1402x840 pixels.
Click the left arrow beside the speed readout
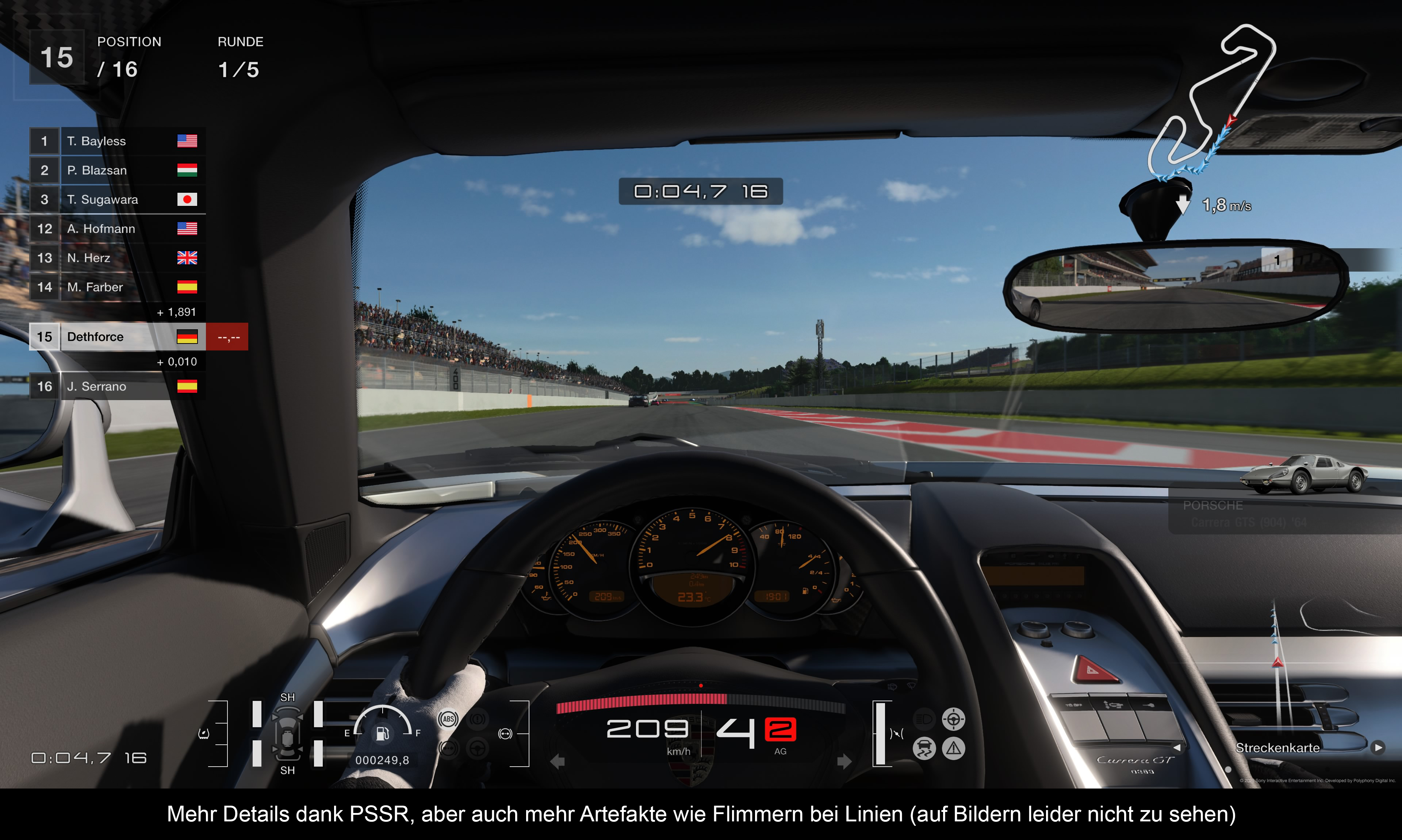tap(558, 761)
